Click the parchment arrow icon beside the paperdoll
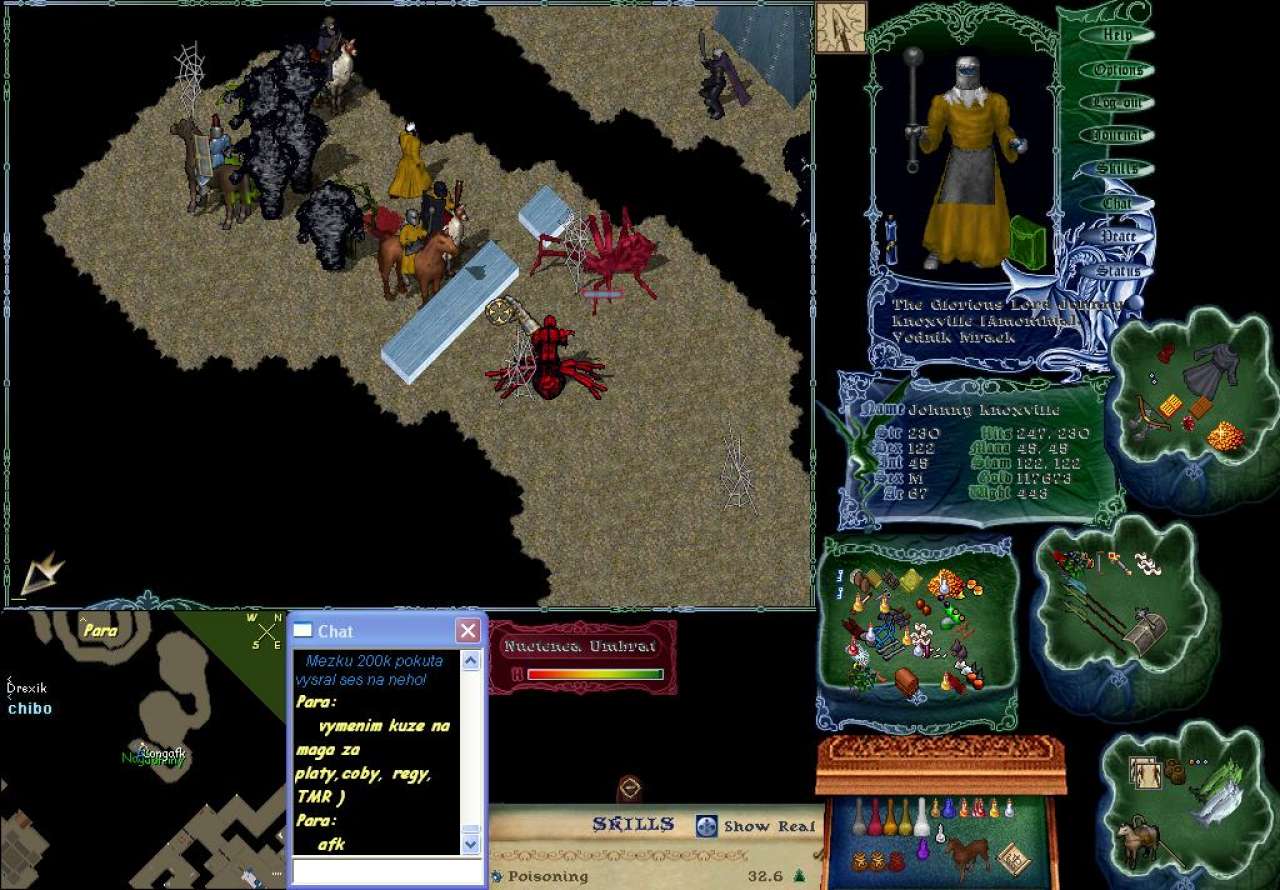 click(x=840, y=27)
